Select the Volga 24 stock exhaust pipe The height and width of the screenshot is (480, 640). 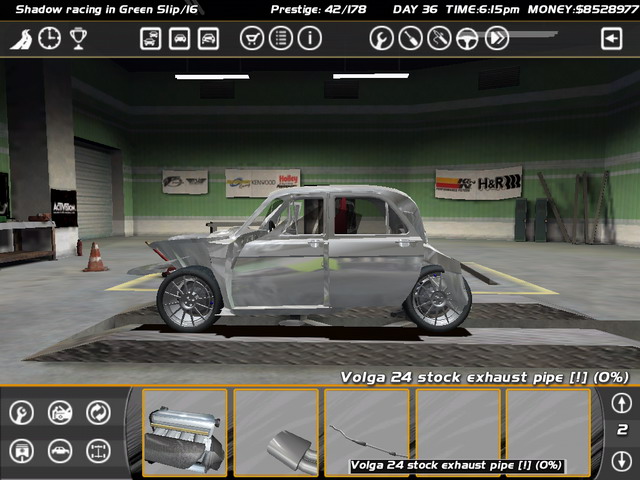click(x=367, y=431)
